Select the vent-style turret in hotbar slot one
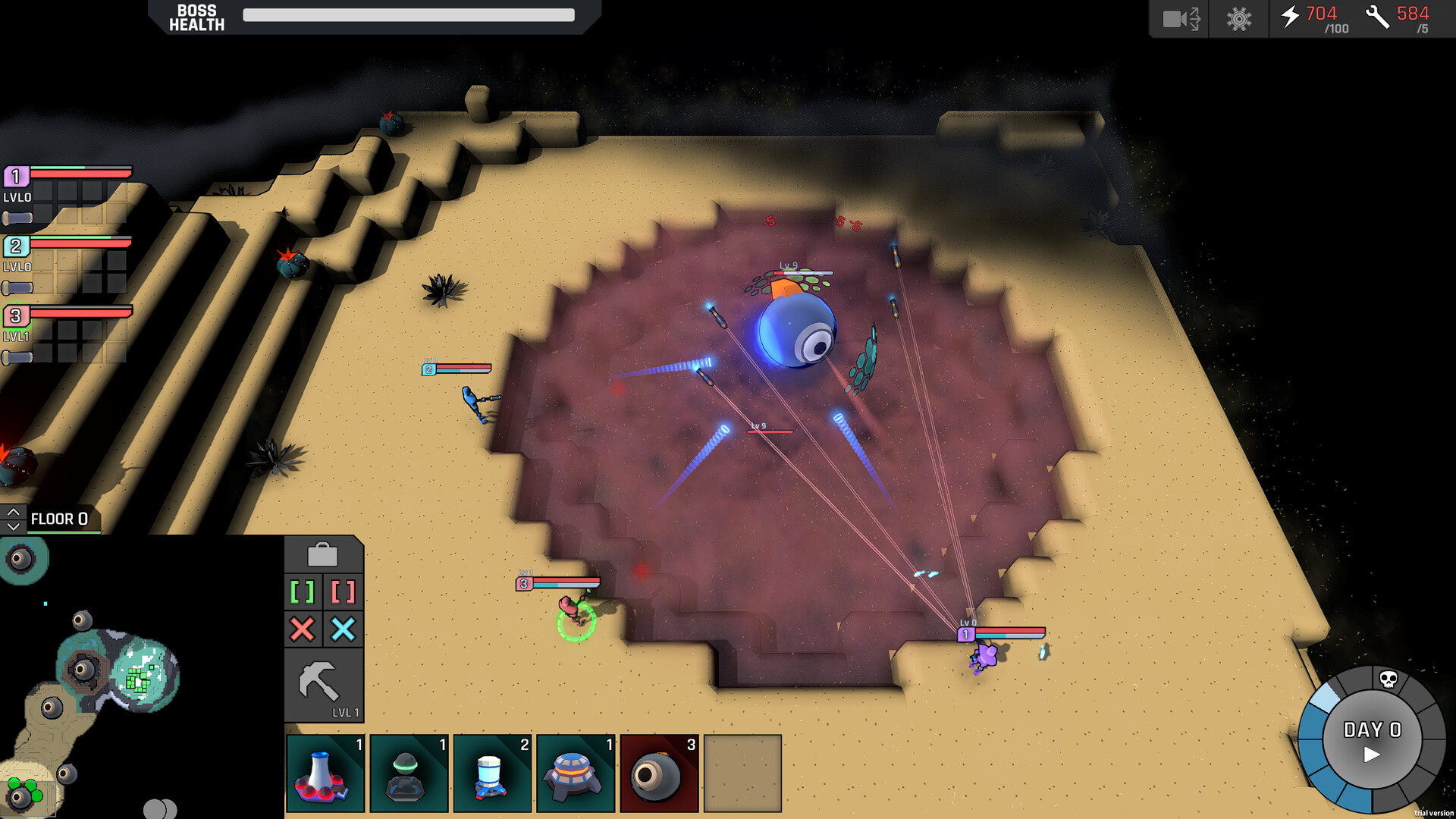 325,772
